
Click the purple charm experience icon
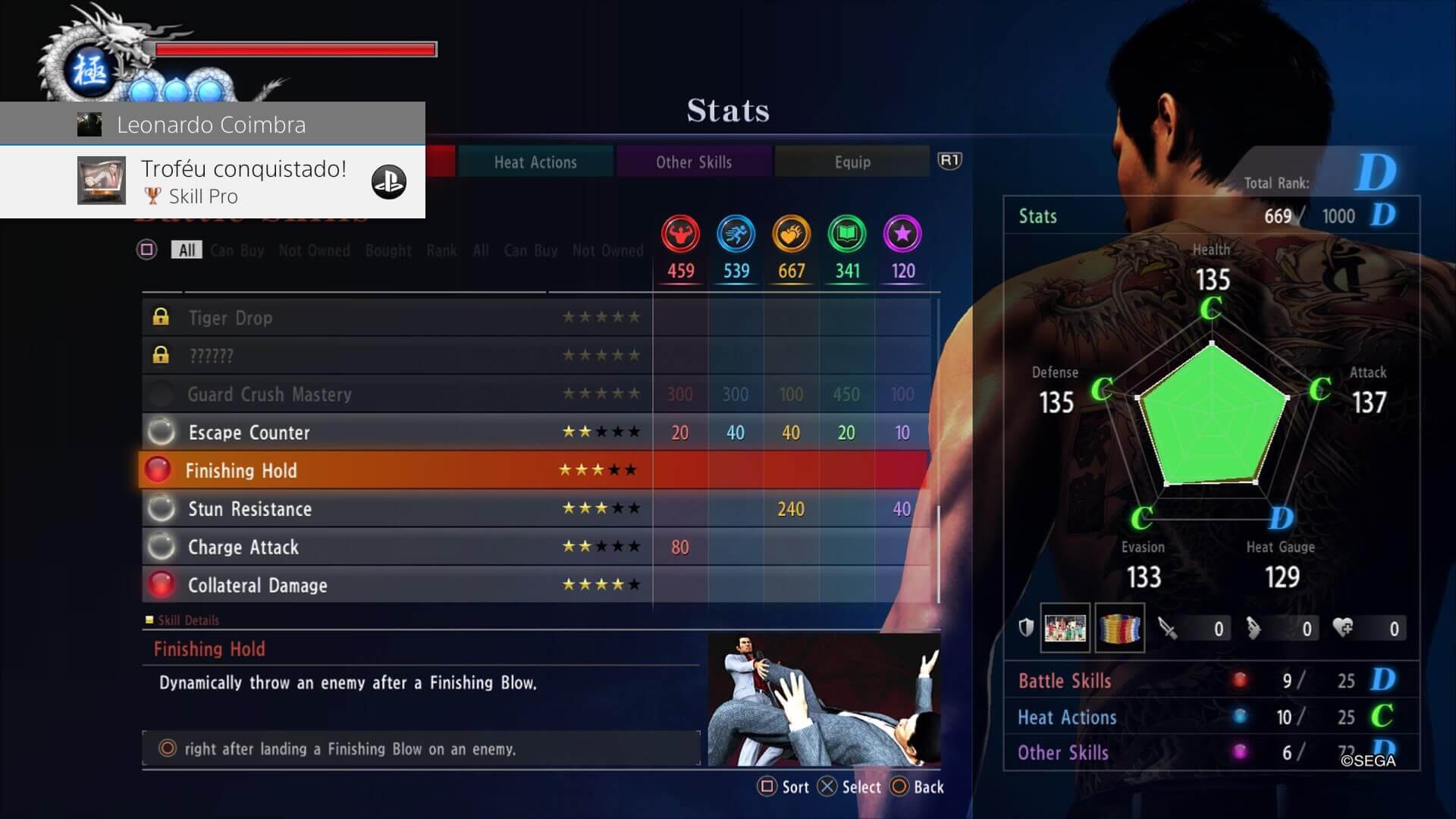click(902, 234)
